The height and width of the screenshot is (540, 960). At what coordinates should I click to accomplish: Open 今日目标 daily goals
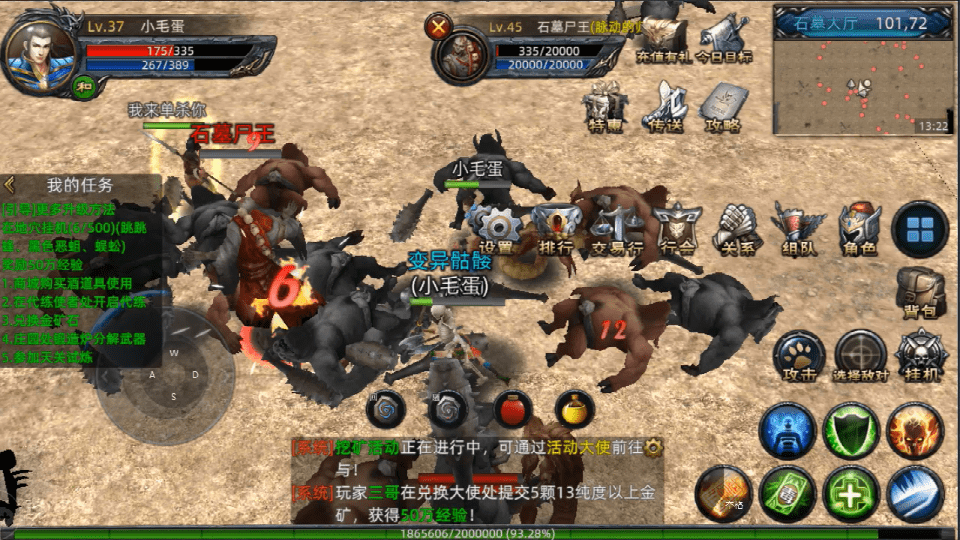point(724,37)
